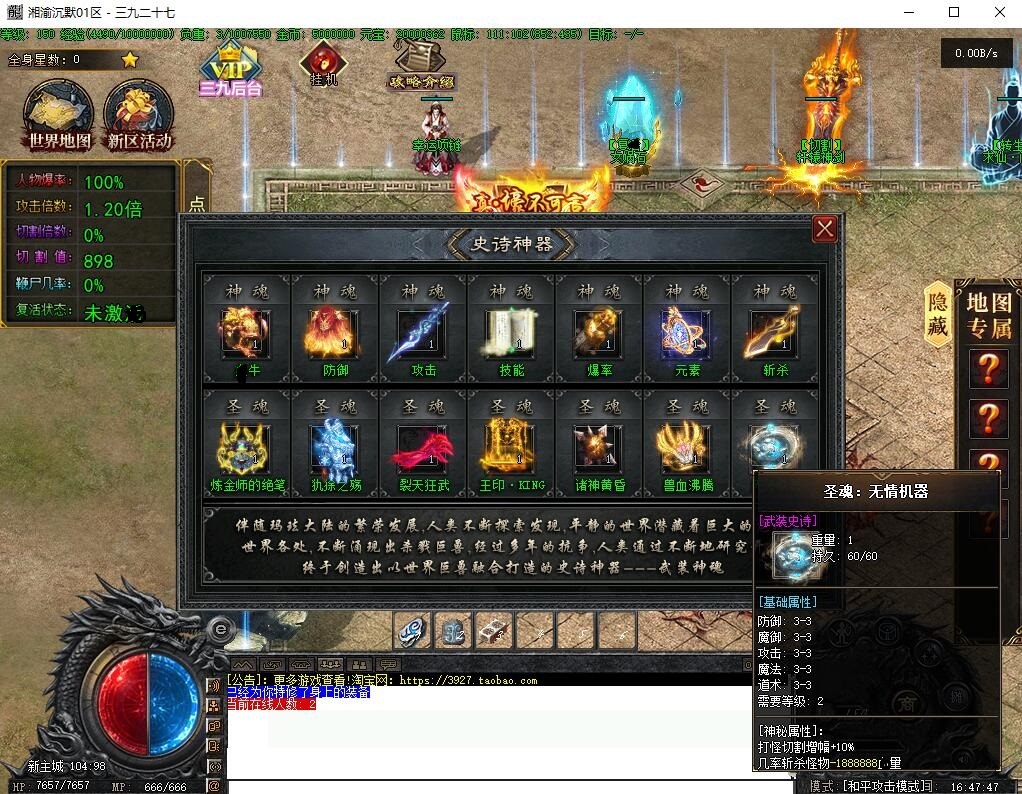Select the 斩杀 divine soul blade
Image resolution: width=1022 pixels, height=794 pixels.
pos(774,334)
